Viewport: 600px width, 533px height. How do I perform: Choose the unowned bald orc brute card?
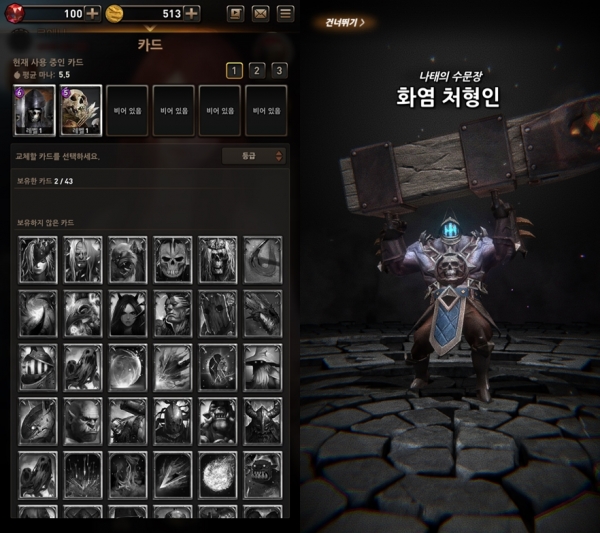point(82,421)
